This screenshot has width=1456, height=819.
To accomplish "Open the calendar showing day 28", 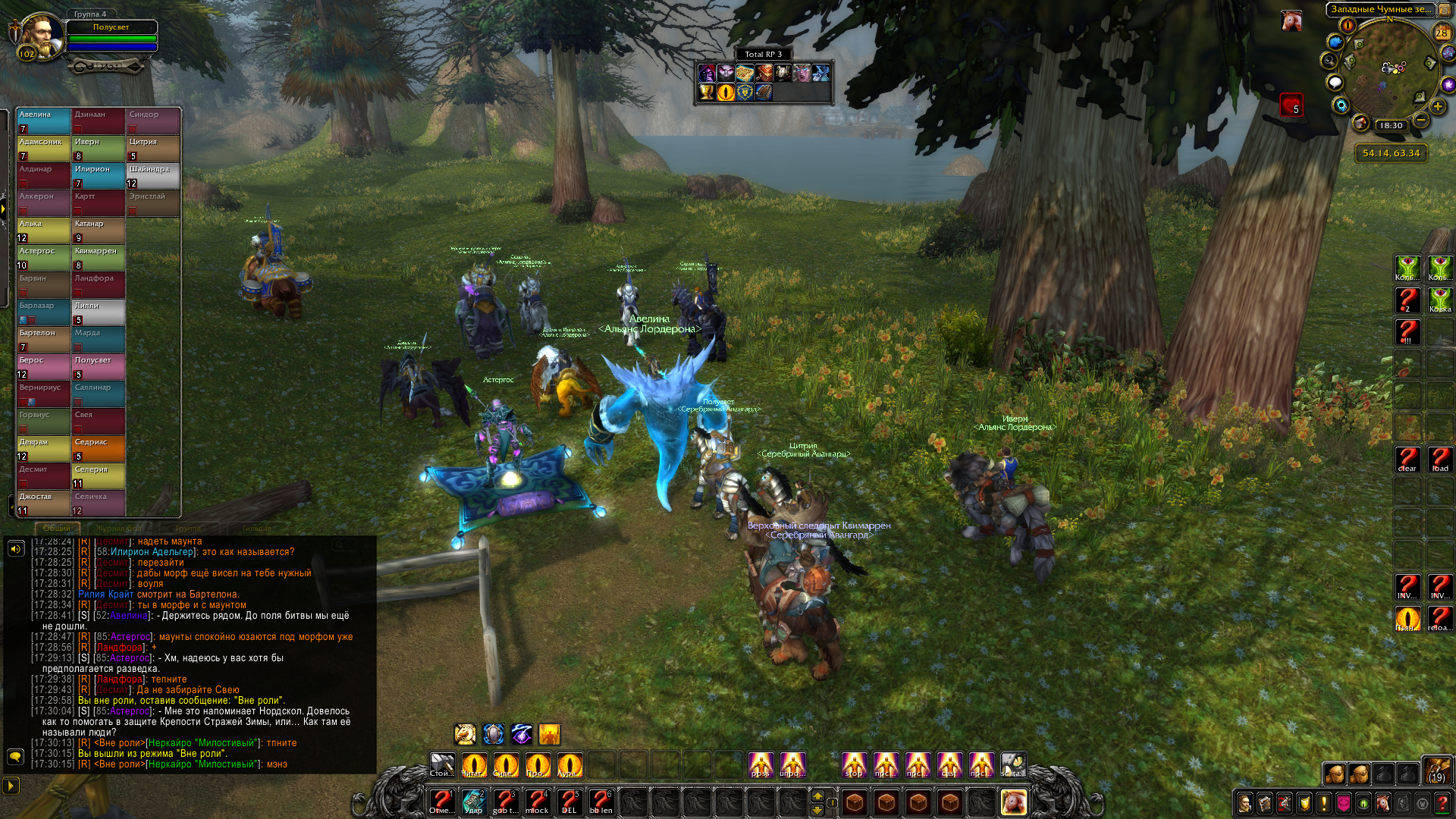I will [x=1442, y=33].
